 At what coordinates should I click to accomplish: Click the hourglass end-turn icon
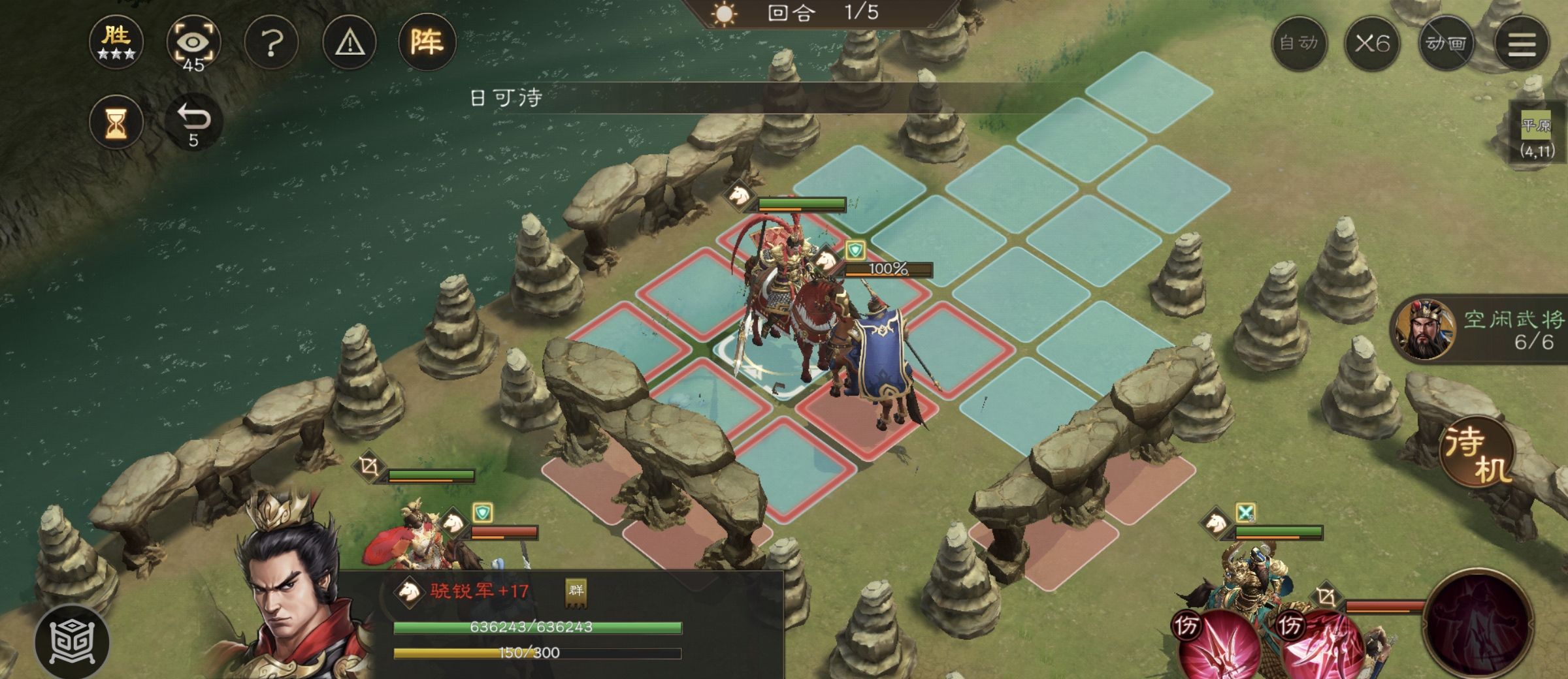click(116, 122)
